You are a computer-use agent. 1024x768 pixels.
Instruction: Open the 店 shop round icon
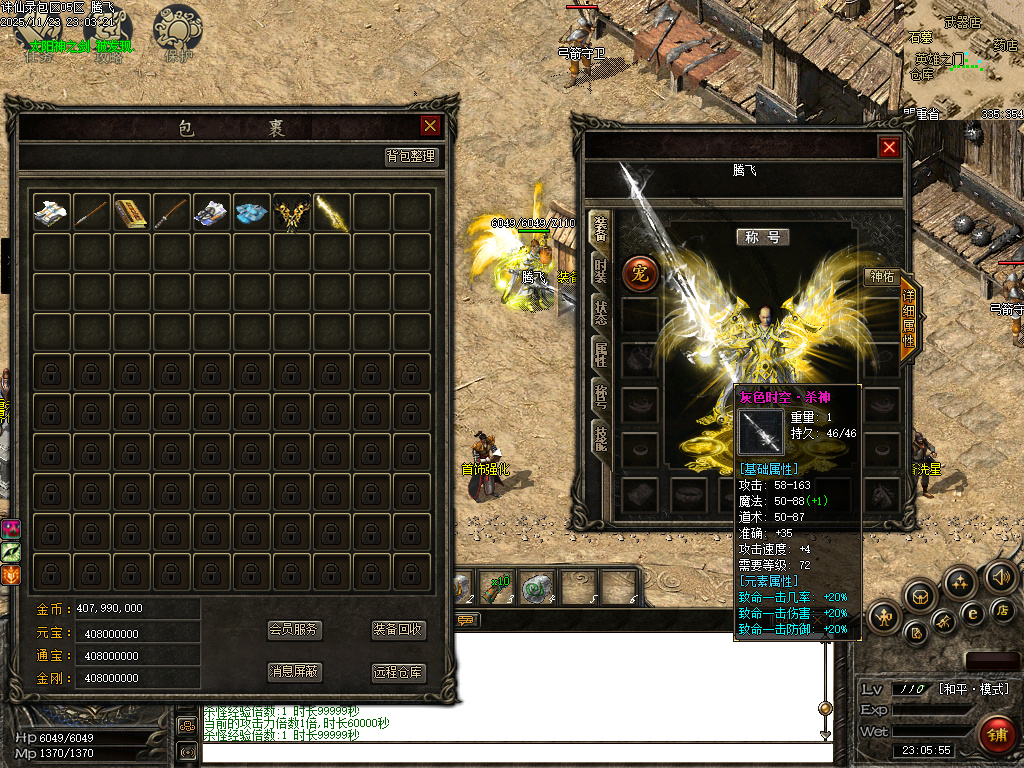tap(1003, 609)
